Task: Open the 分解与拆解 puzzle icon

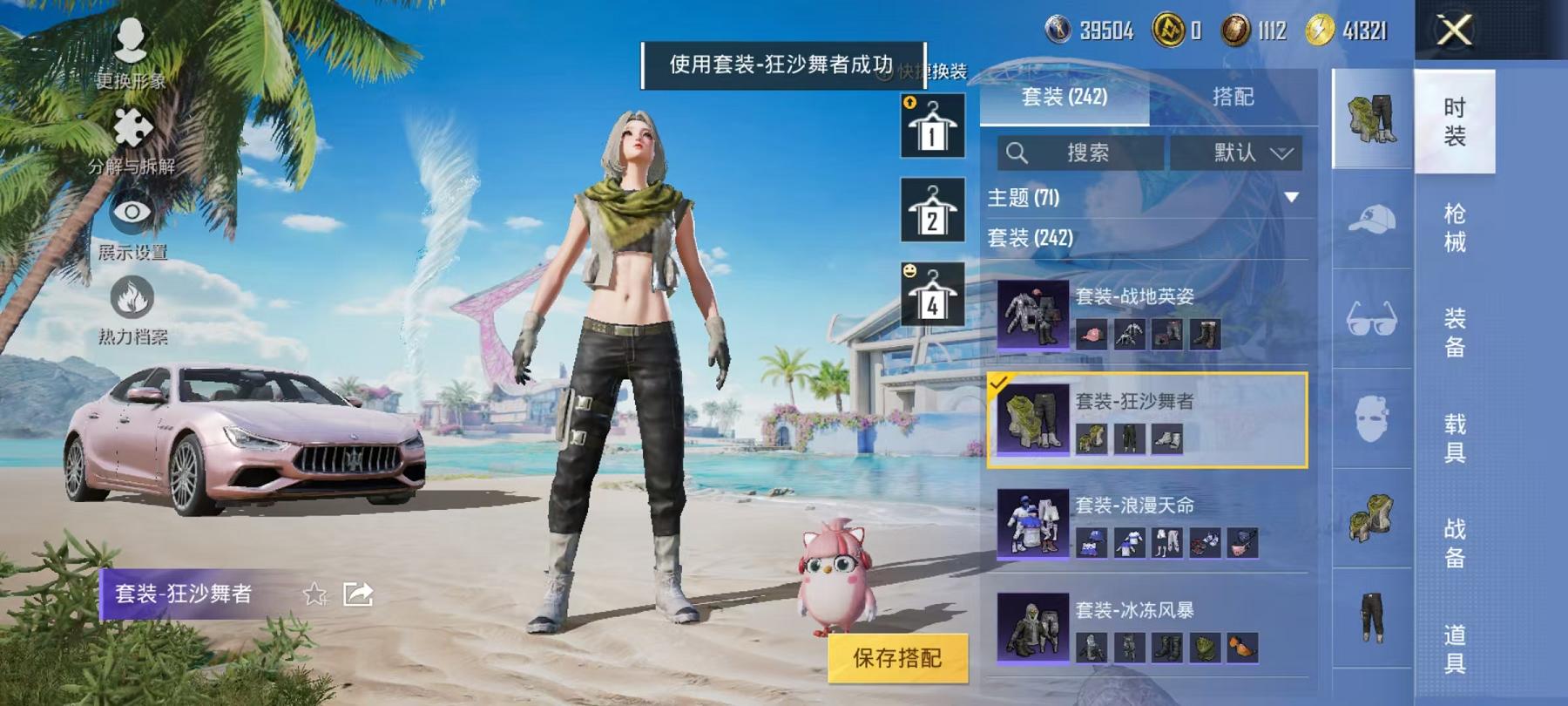Action: (132, 130)
